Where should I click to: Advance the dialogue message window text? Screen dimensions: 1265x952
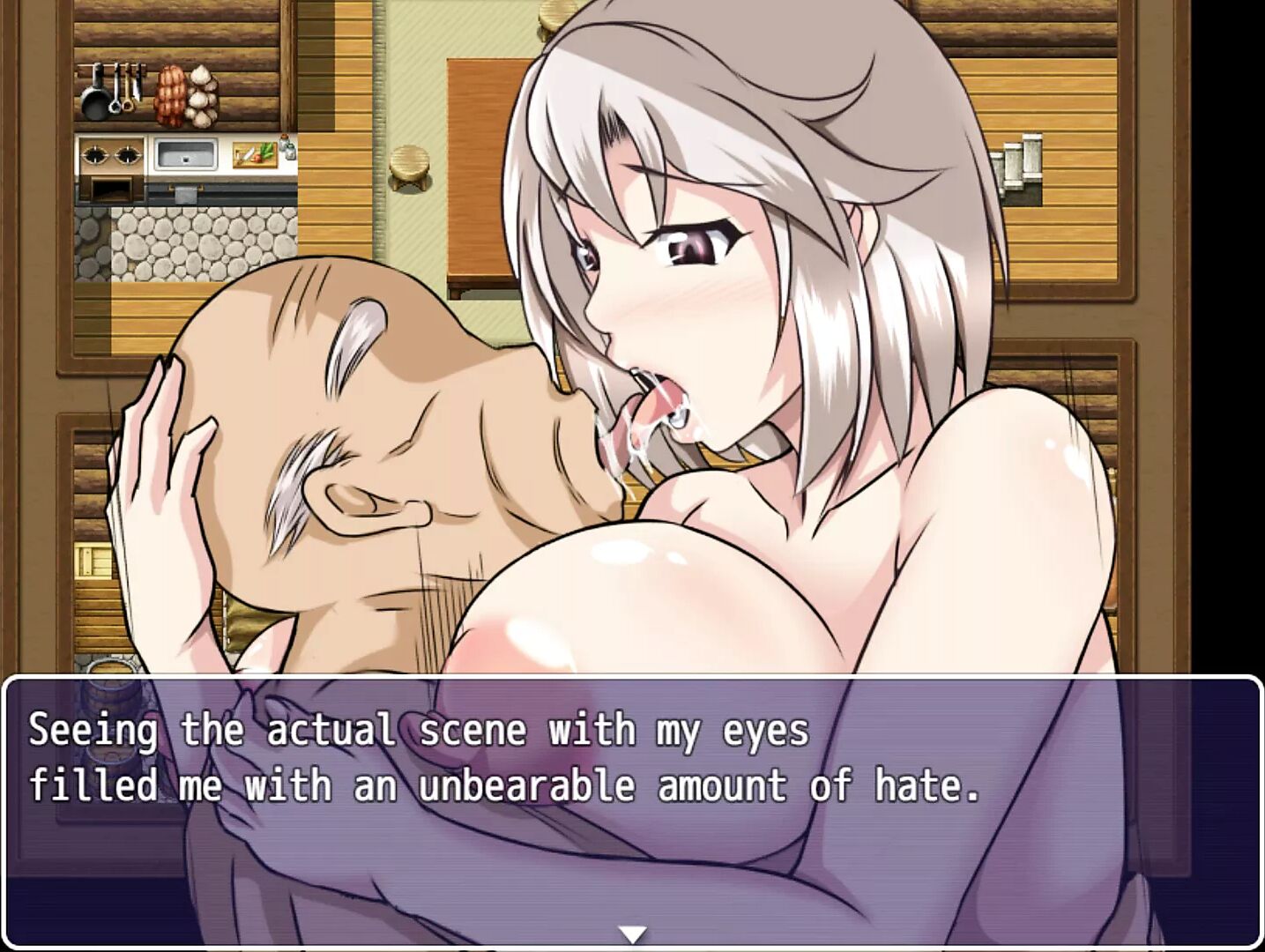(x=632, y=809)
